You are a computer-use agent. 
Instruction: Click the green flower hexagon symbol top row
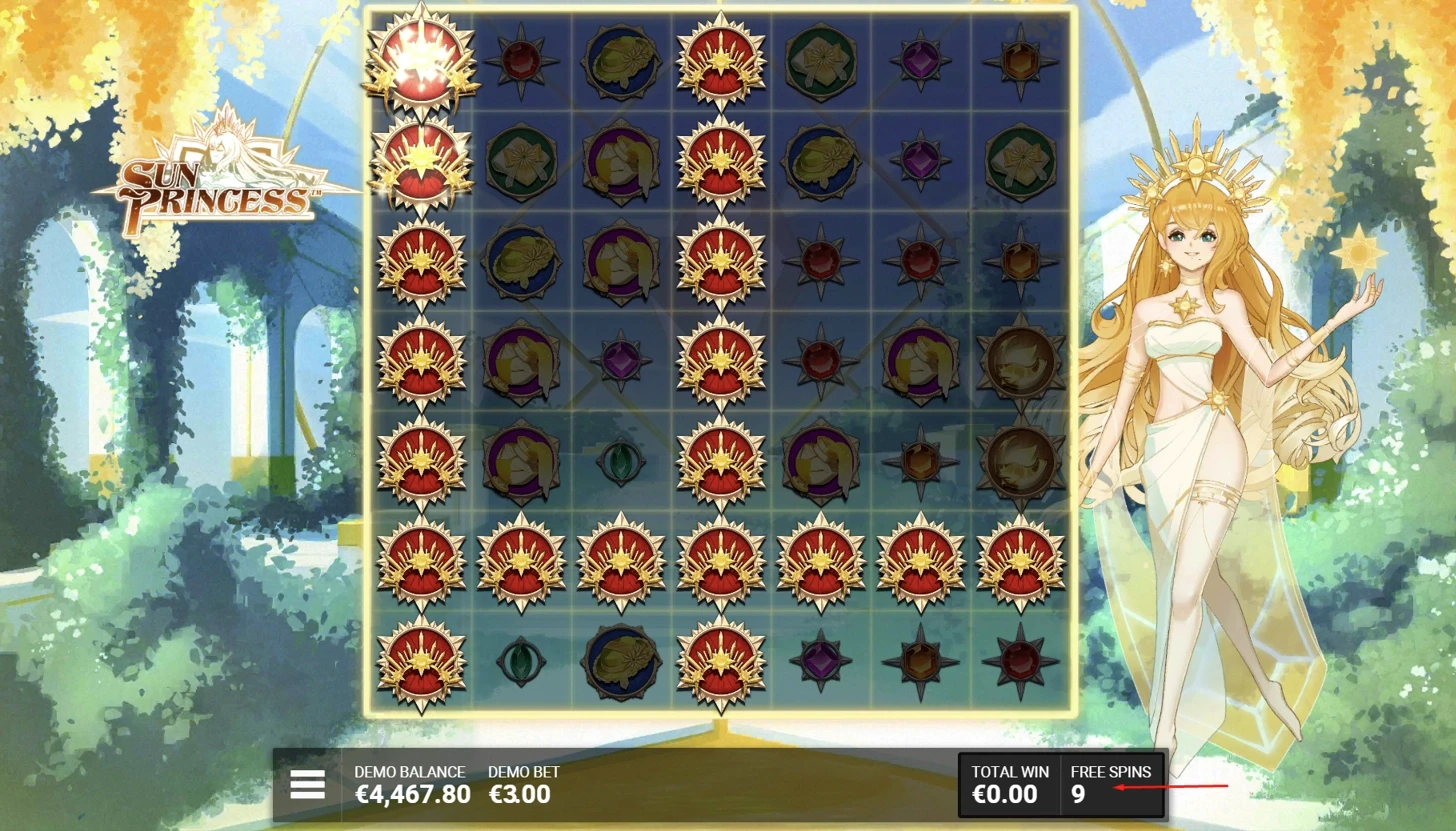(820, 60)
